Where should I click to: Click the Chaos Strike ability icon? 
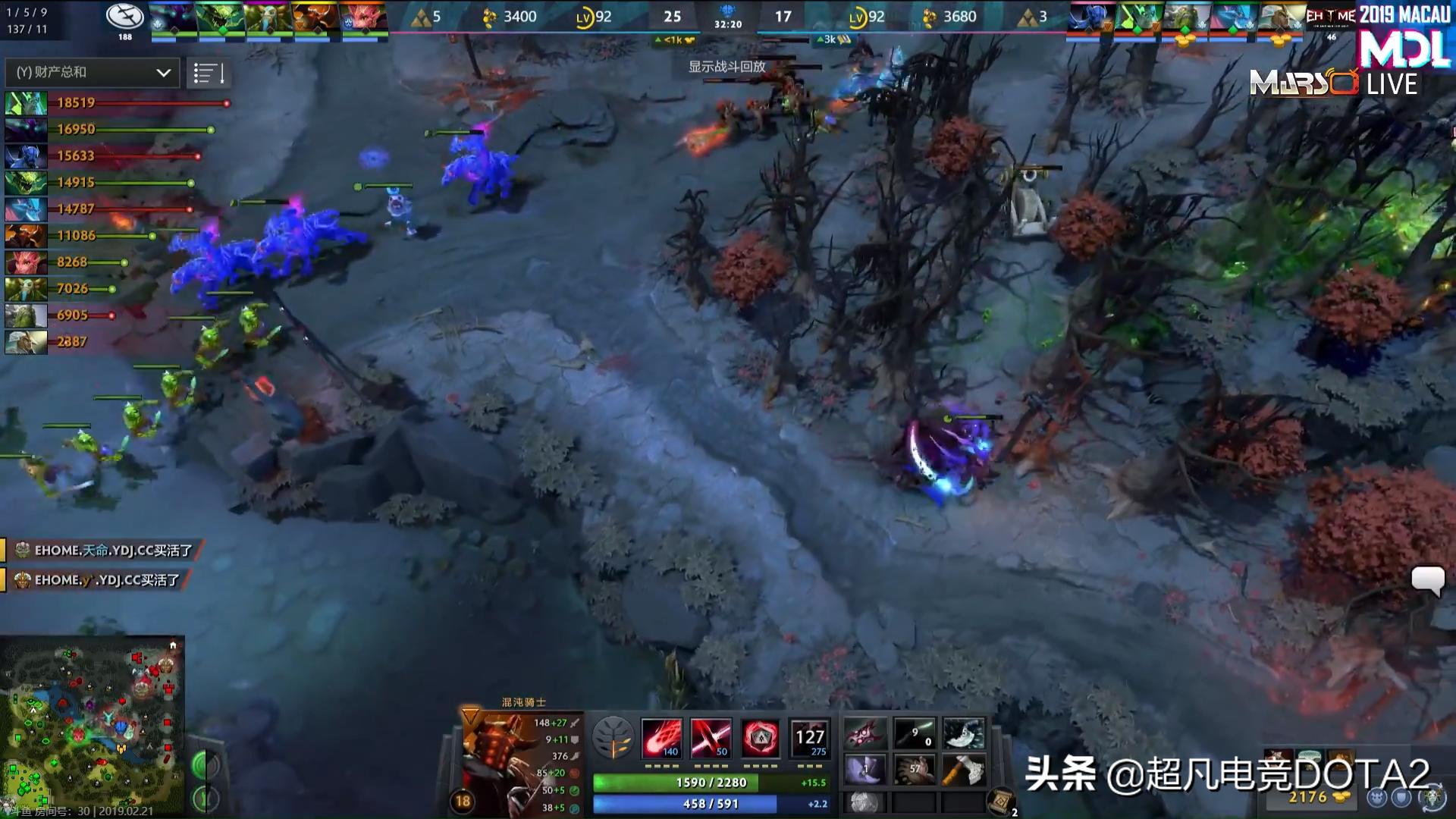[x=761, y=737]
